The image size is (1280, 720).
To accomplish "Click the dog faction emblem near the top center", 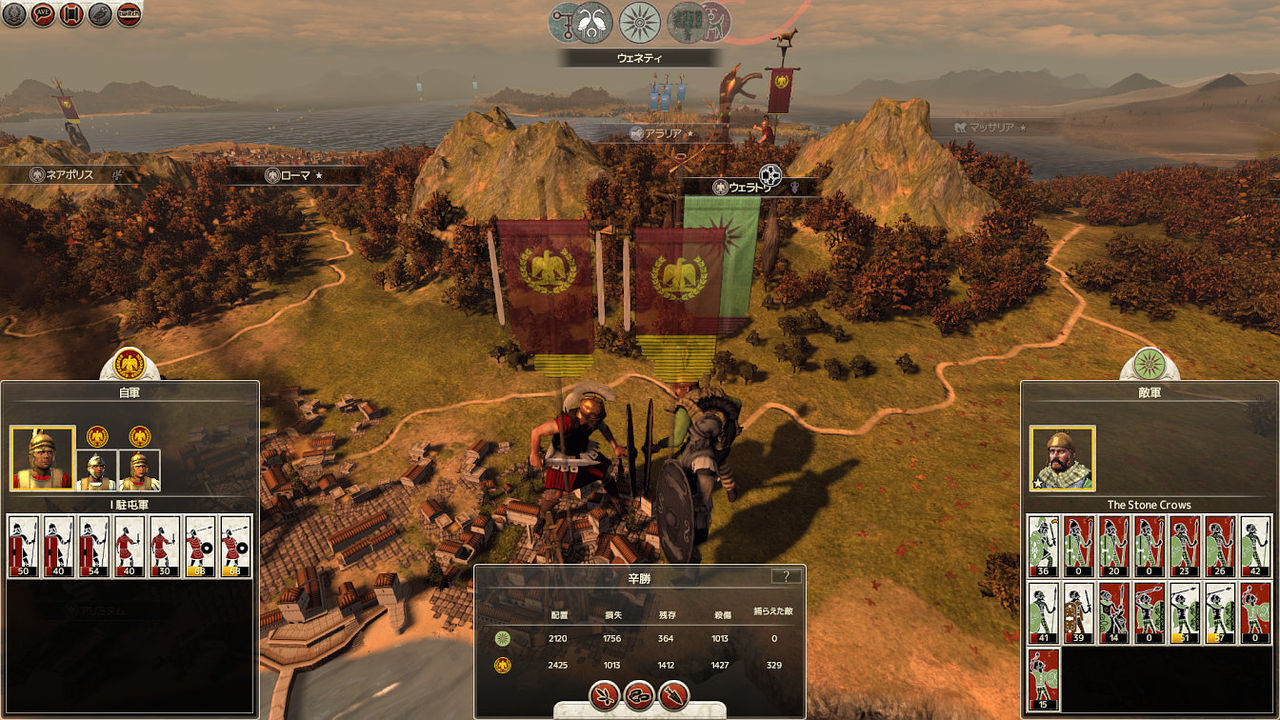I will 717,20.
